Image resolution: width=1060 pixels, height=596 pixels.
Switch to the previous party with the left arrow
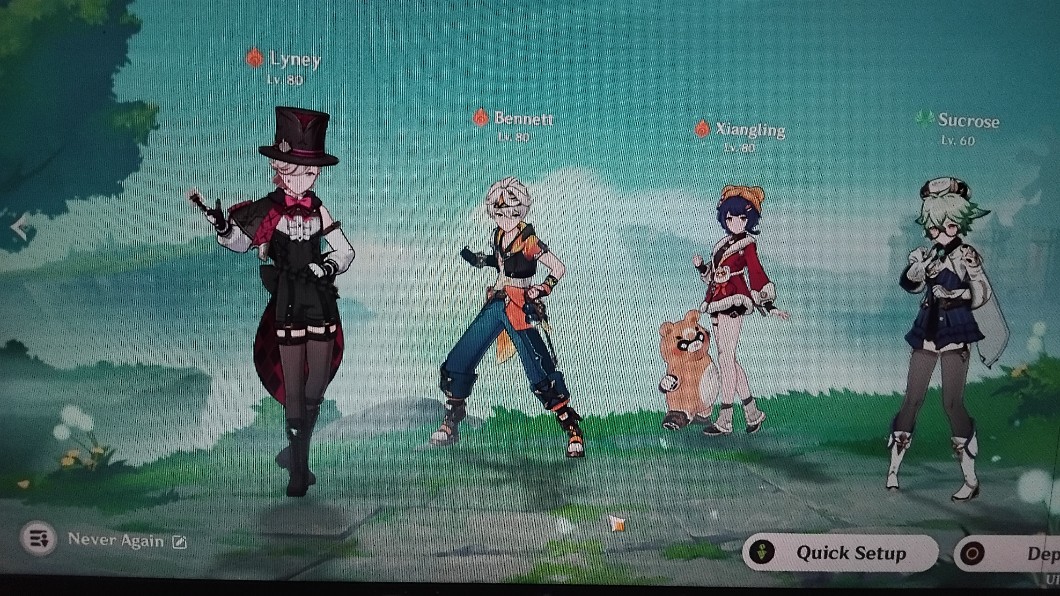click(17, 228)
